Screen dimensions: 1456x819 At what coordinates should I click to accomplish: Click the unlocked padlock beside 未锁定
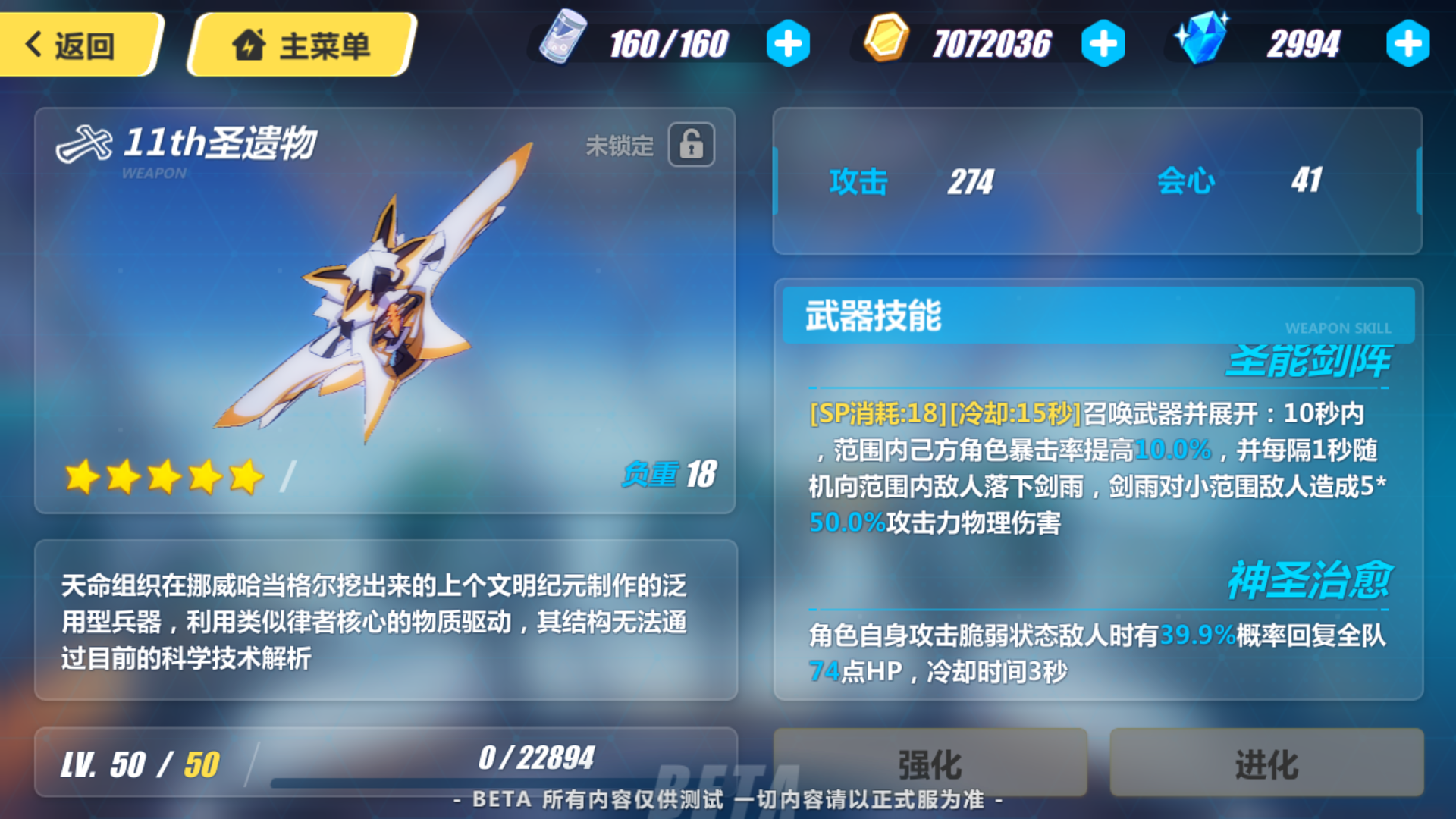(x=692, y=145)
